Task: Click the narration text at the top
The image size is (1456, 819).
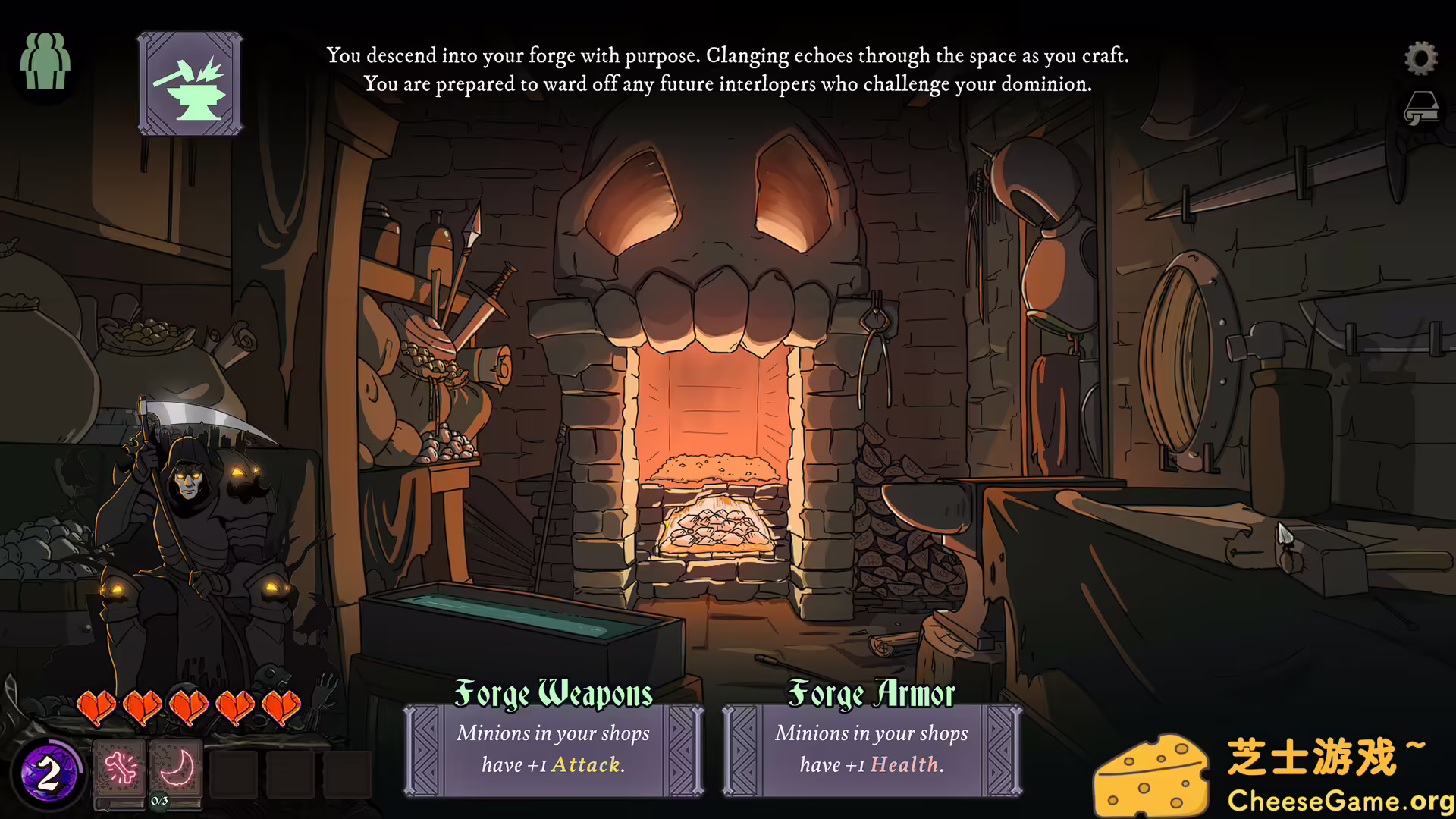Action: (727, 70)
